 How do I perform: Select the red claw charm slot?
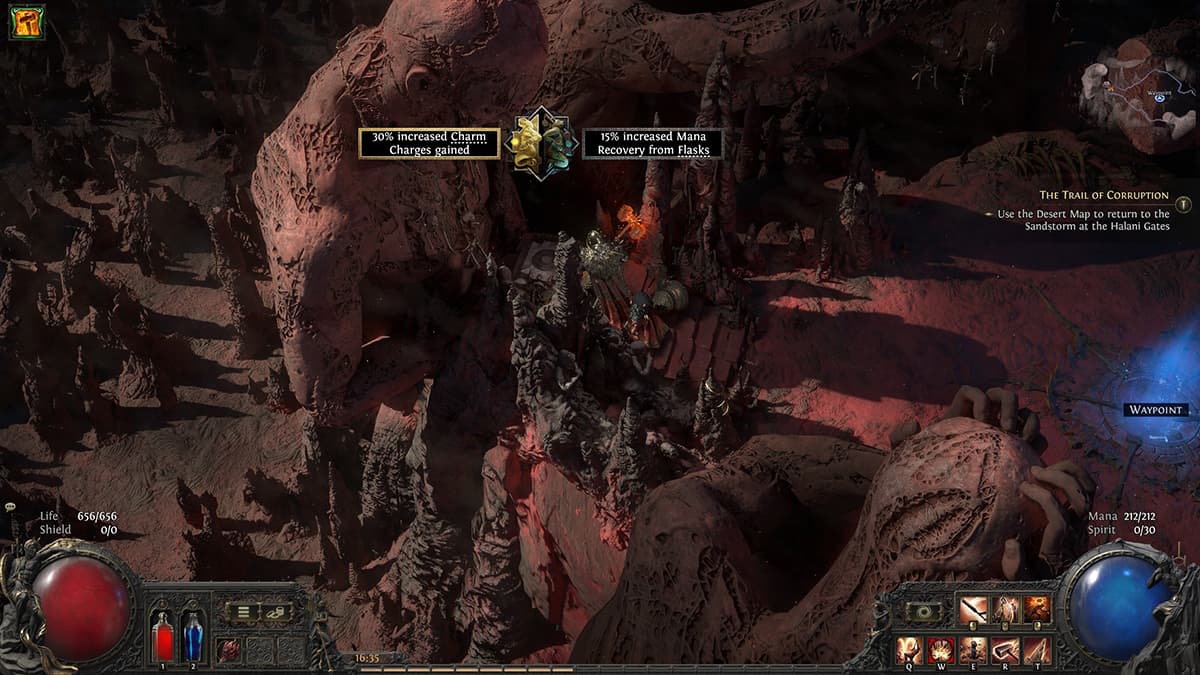point(230,649)
